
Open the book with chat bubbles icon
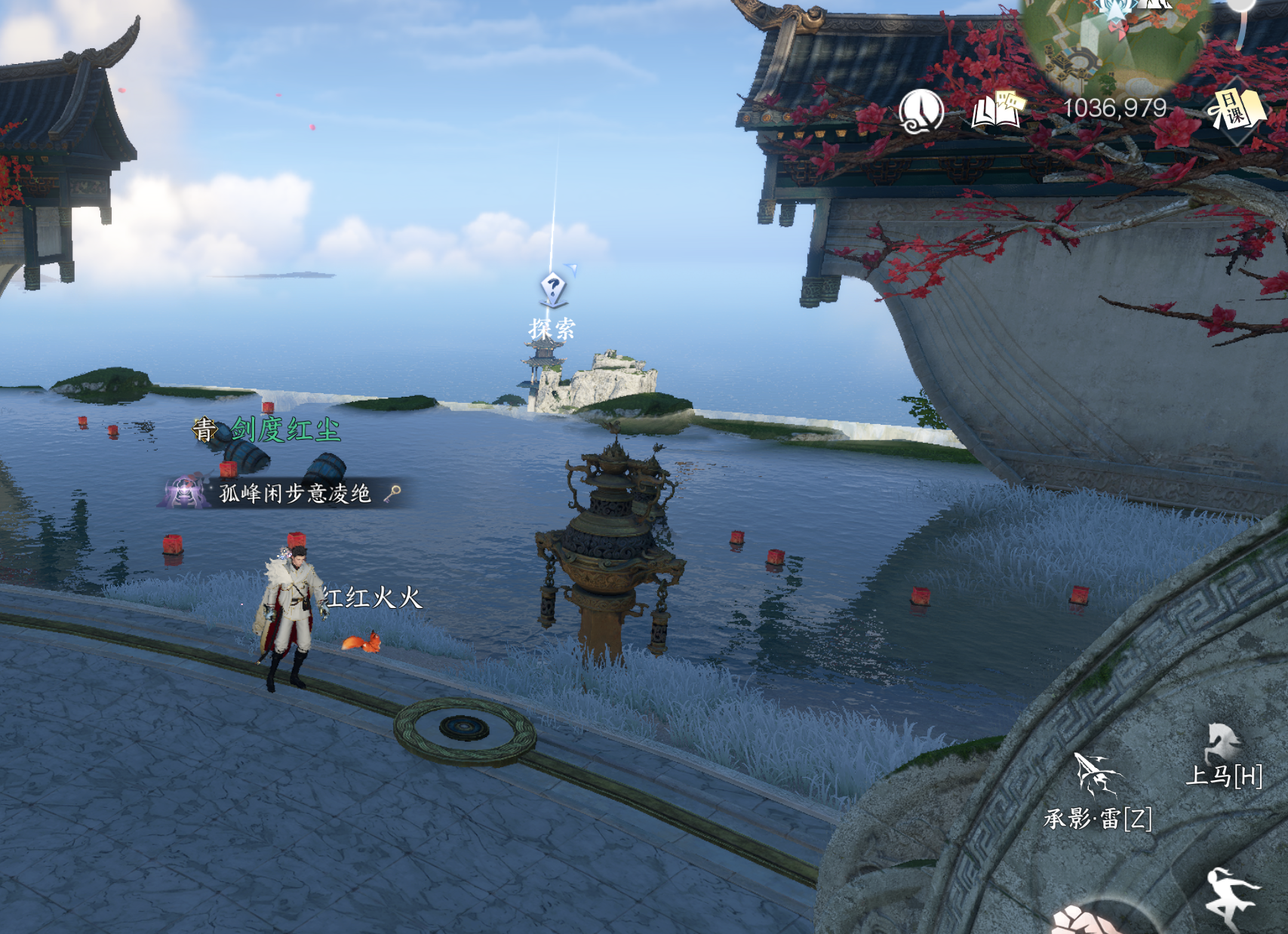coord(998,110)
